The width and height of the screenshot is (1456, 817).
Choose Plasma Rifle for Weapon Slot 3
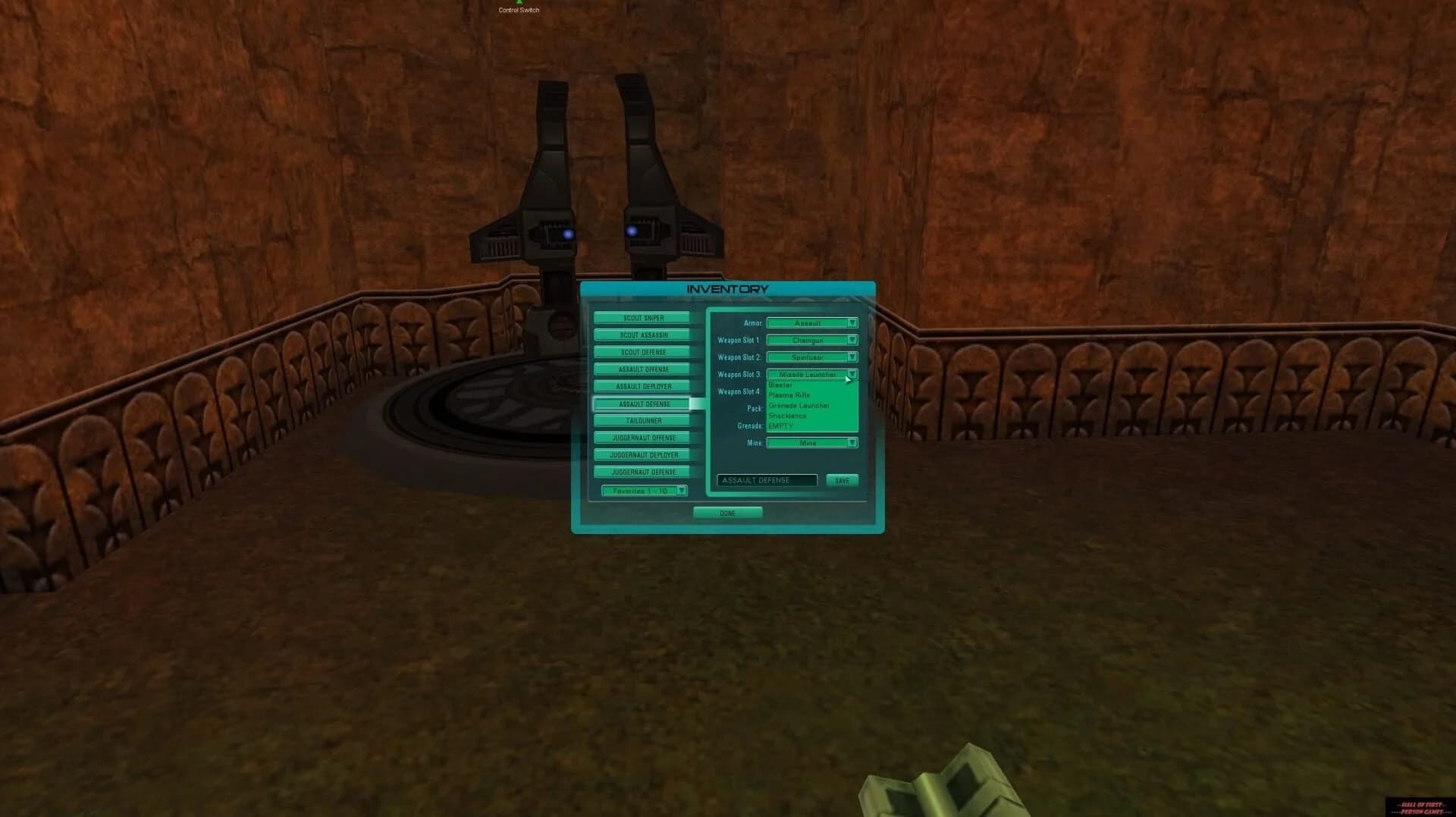[789, 395]
